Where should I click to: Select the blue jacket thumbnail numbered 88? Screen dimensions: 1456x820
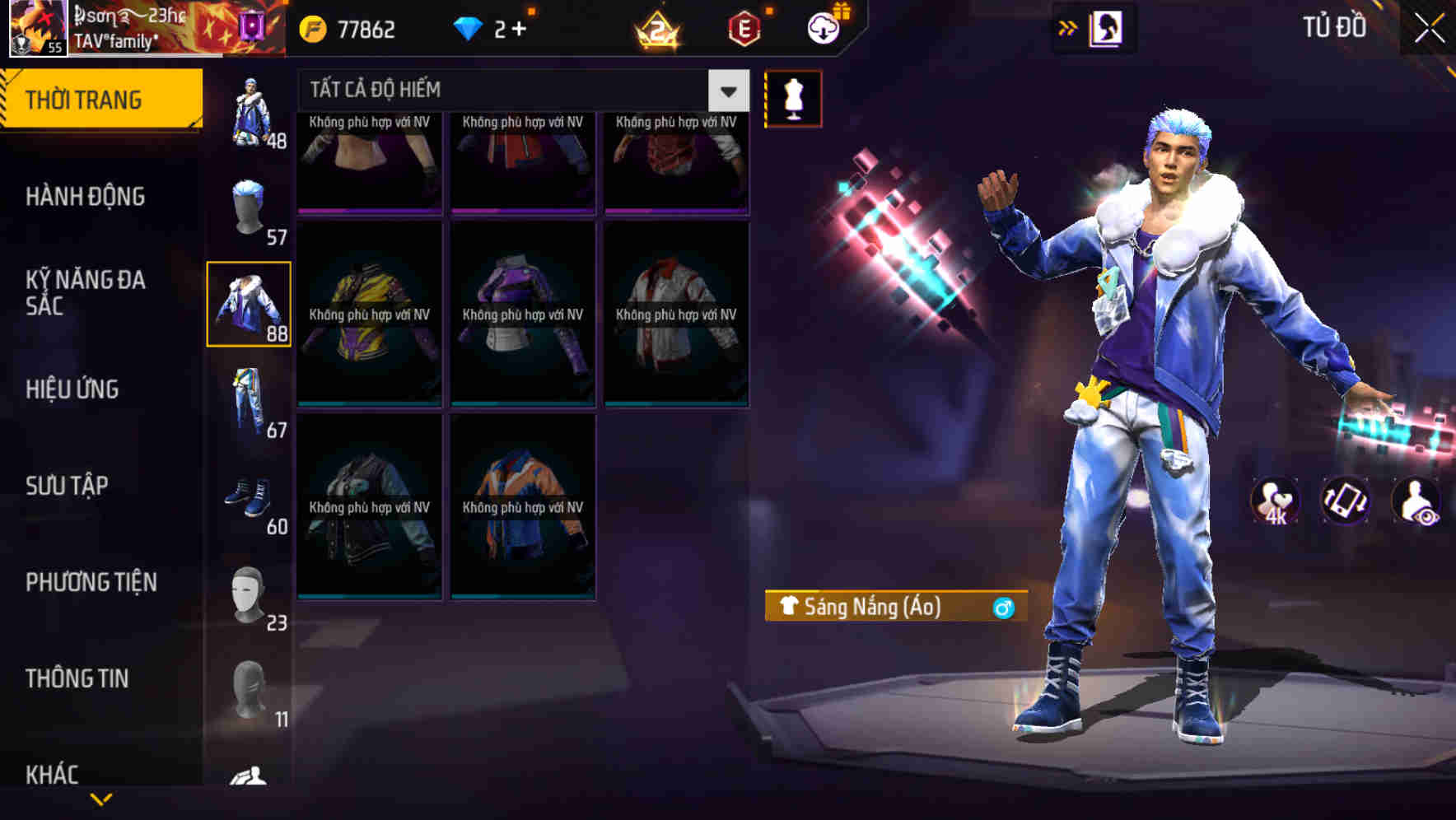(x=250, y=305)
